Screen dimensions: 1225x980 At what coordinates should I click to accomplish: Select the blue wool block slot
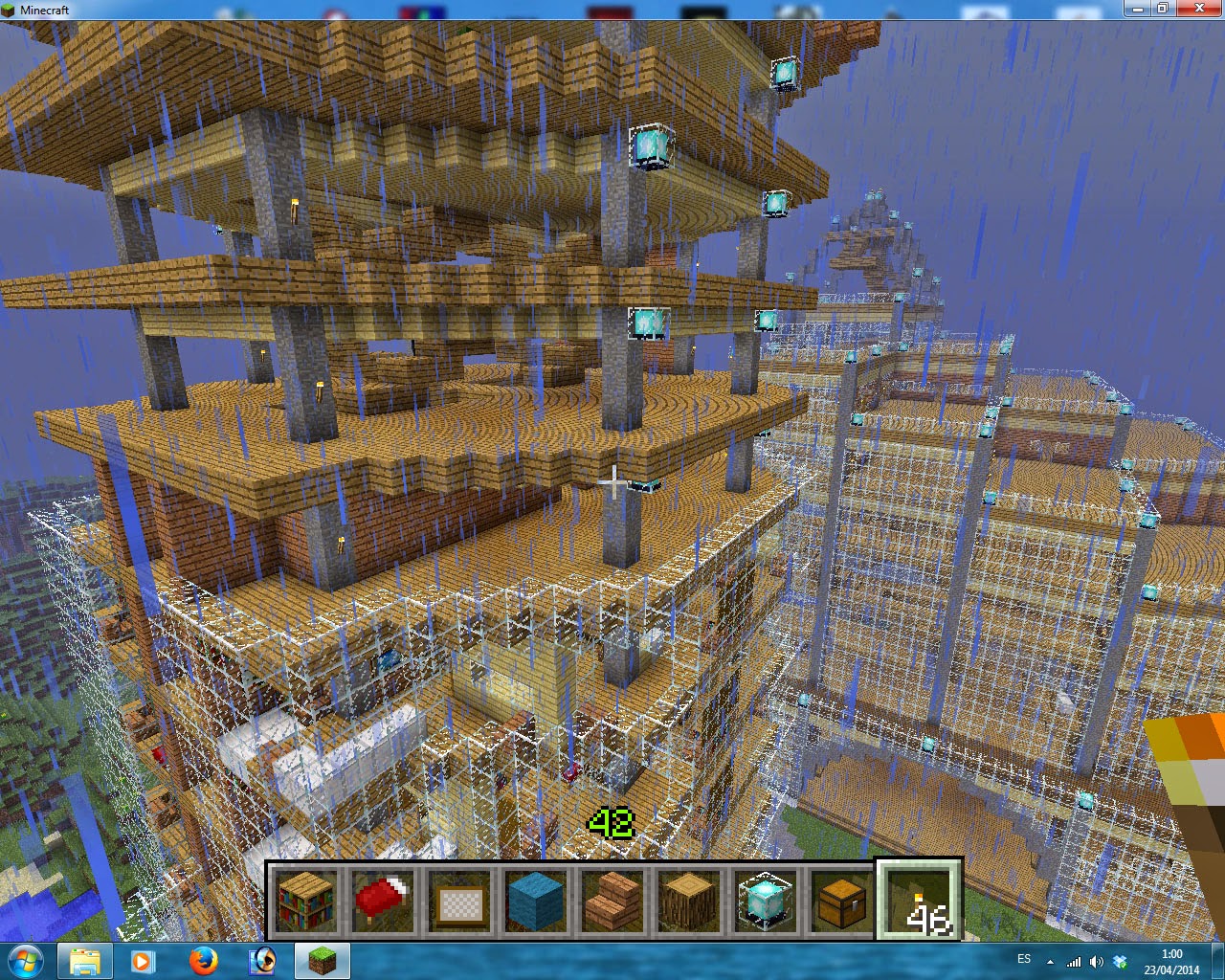536,900
